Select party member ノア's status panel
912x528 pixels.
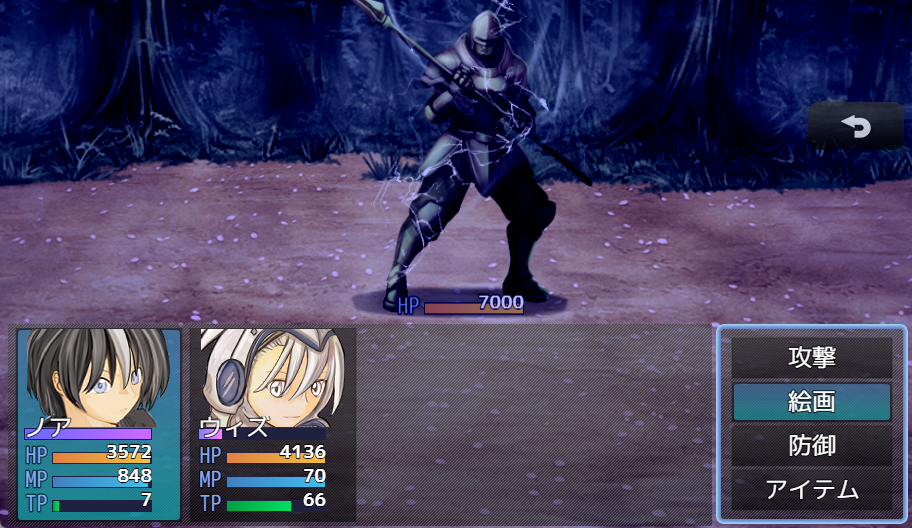point(99,424)
